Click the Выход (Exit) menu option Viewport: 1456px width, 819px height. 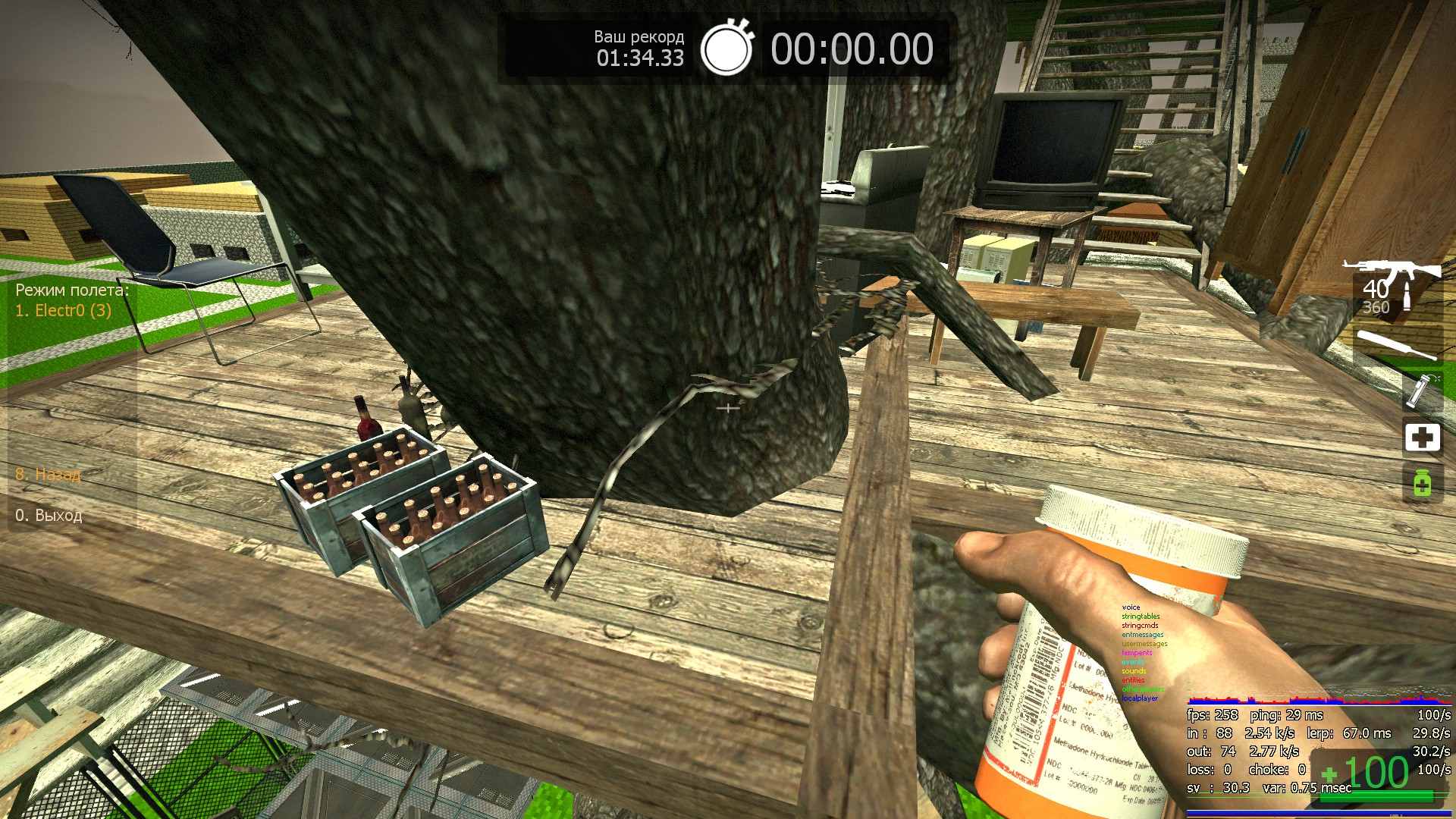(x=49, y=516)
